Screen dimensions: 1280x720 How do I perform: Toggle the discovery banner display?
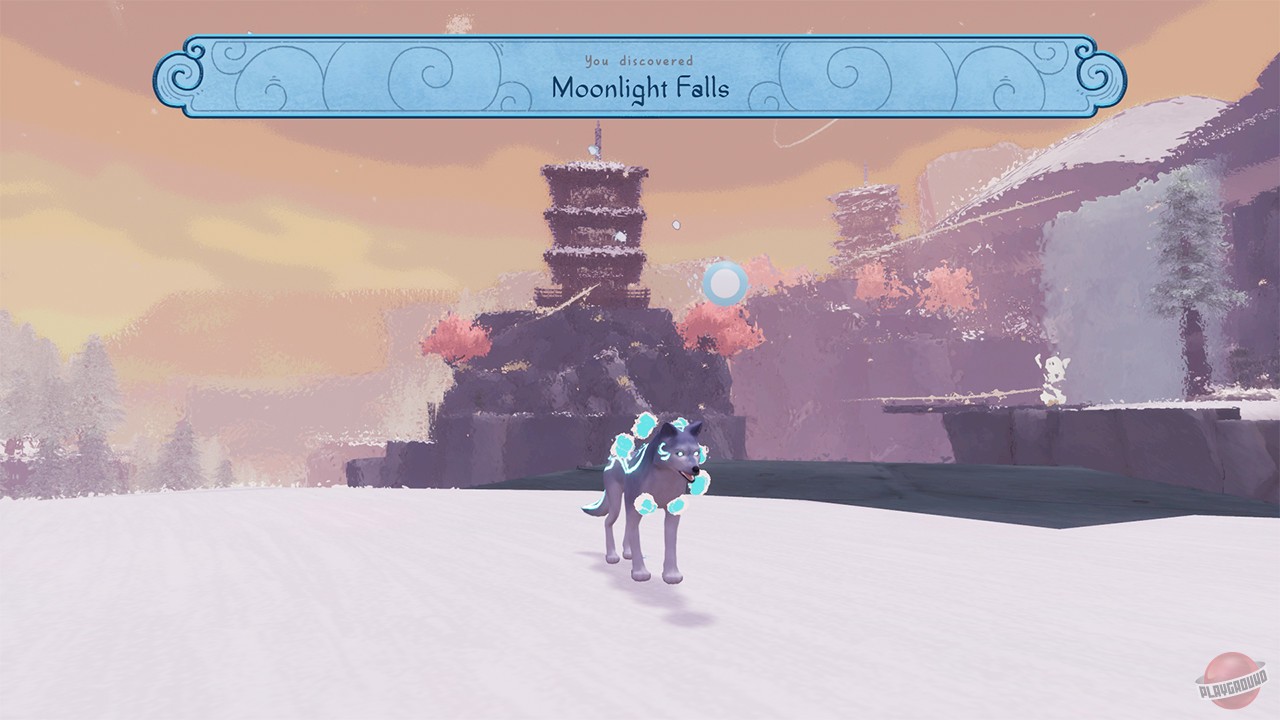[640, 72]
